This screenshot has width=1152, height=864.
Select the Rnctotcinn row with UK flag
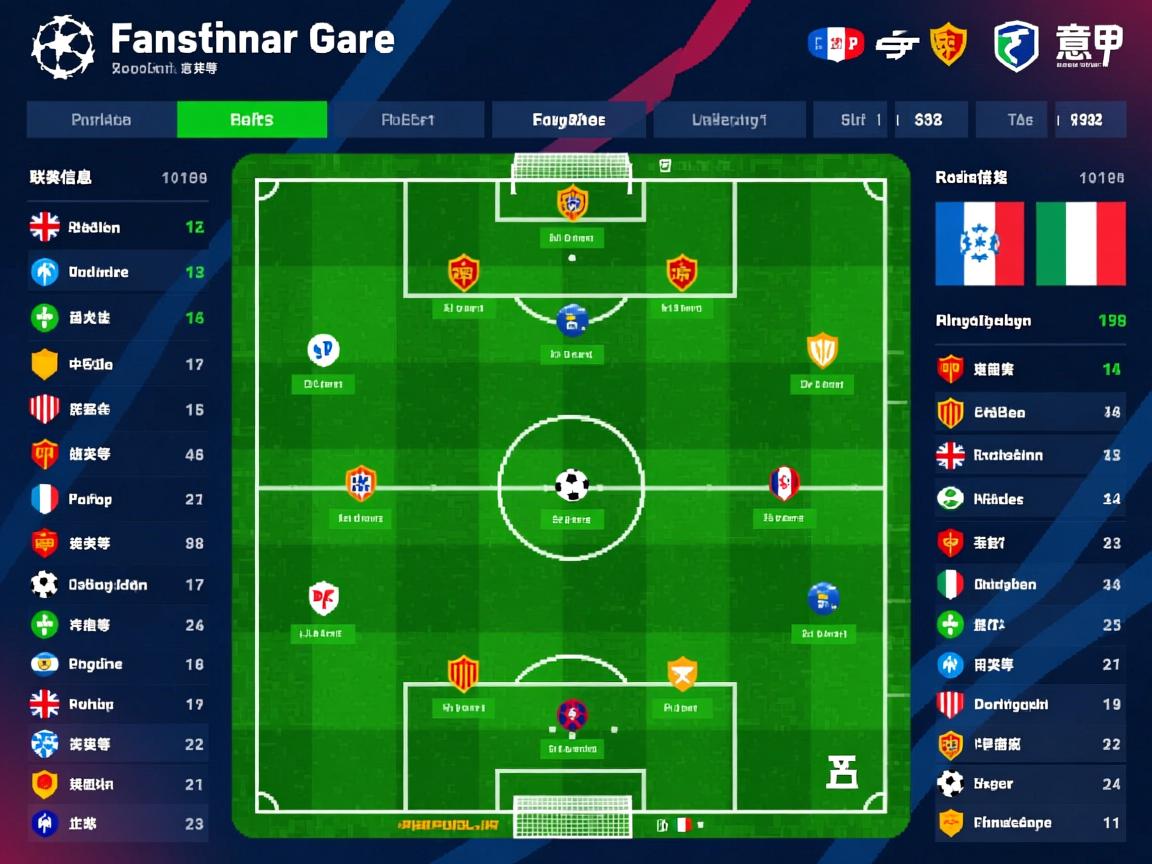click(1028, 455)
